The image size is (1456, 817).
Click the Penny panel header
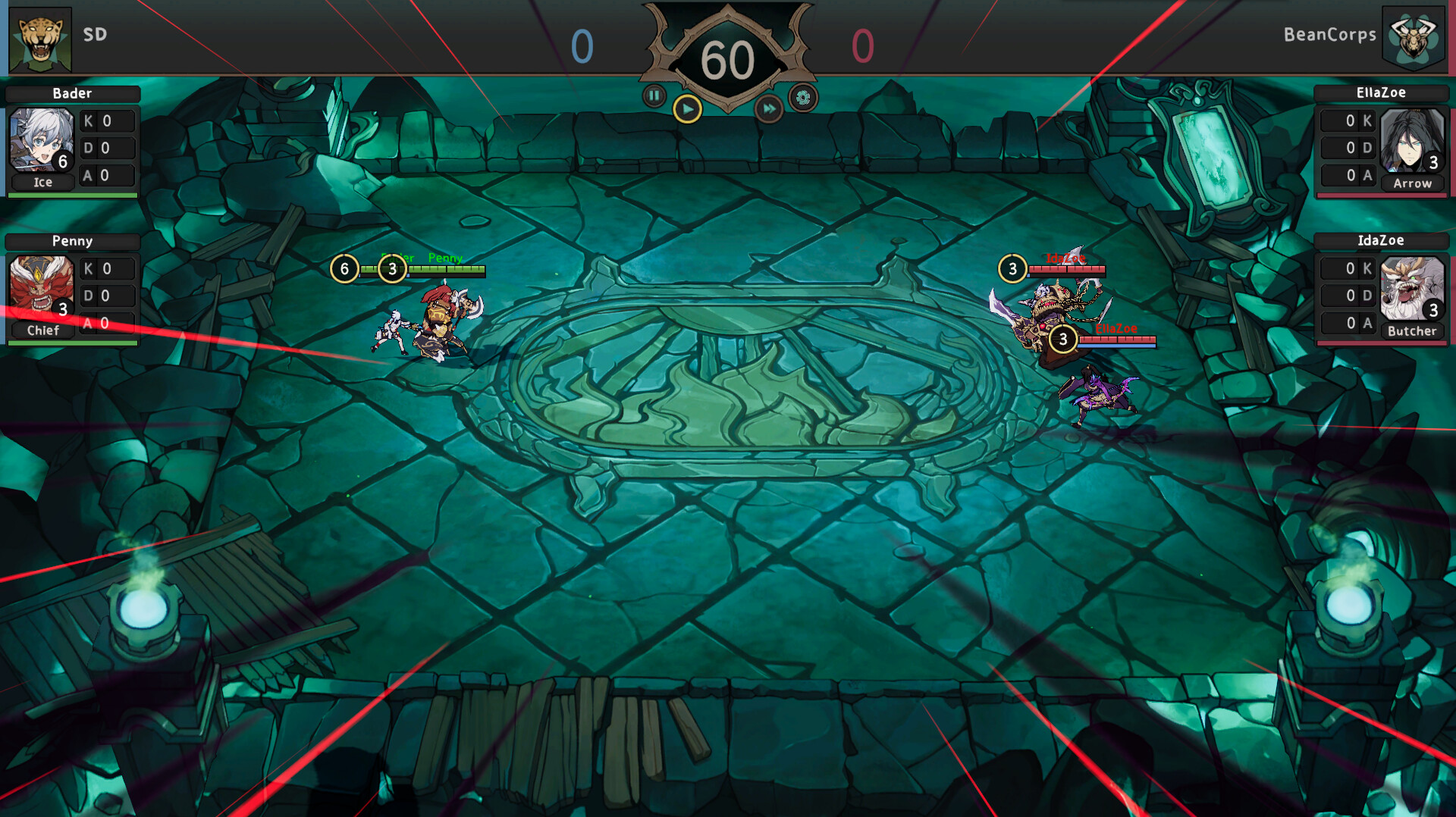coord(72,241)
